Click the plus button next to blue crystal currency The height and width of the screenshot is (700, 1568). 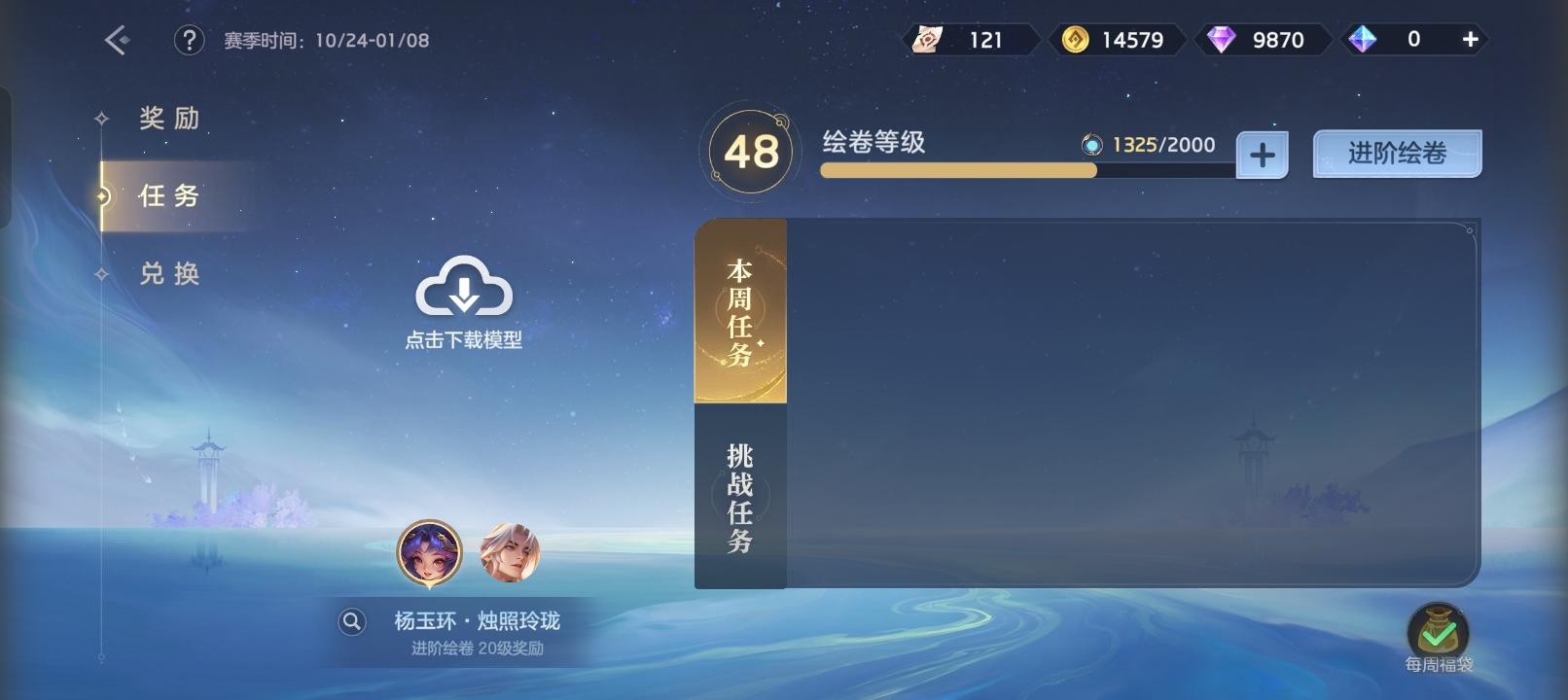pyautogui.click(x=1261, y=154)
